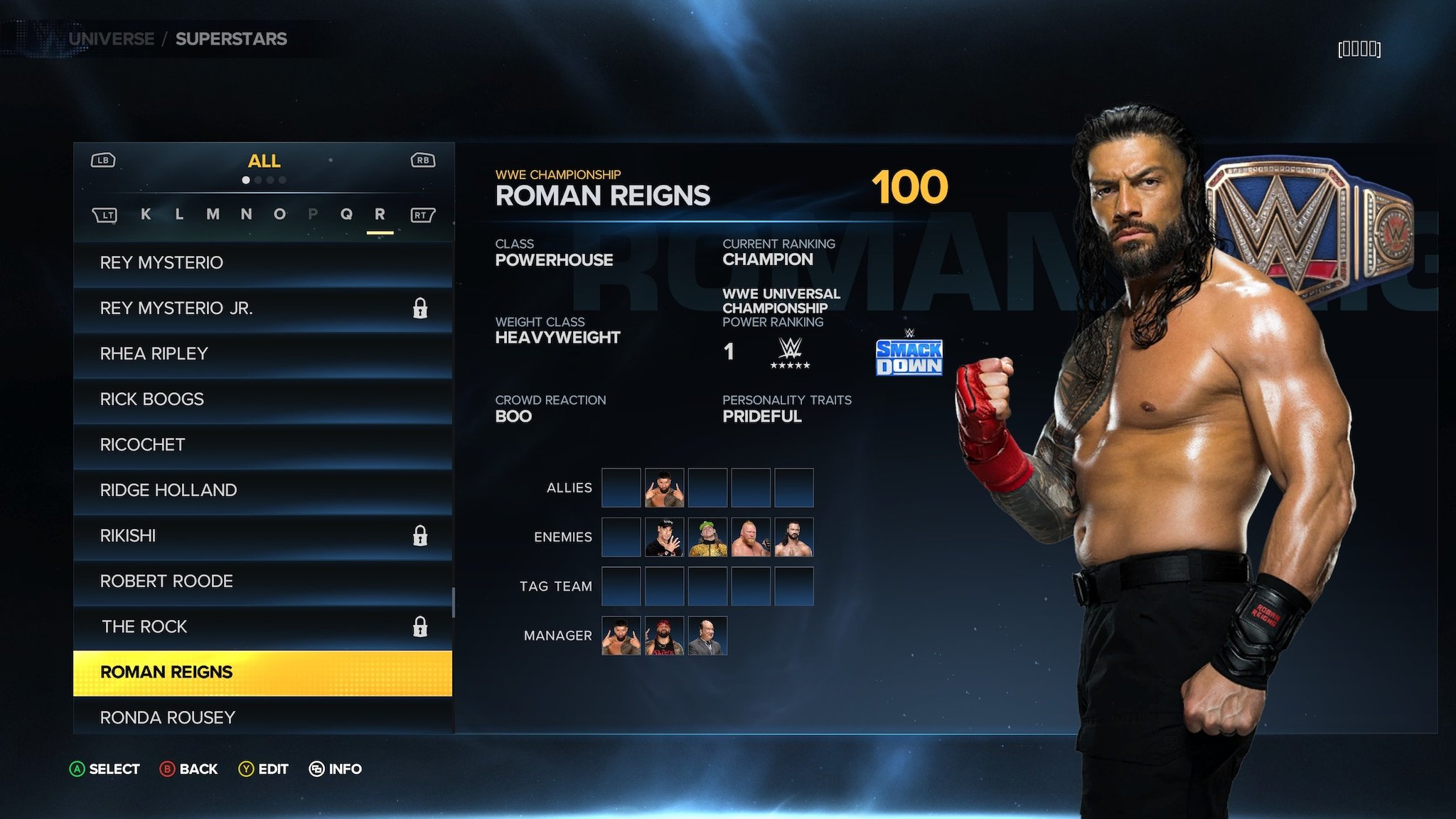Go back to Universe in the breadcrumb
Screen dimensions: 1456x819
[x=112, y=39]
